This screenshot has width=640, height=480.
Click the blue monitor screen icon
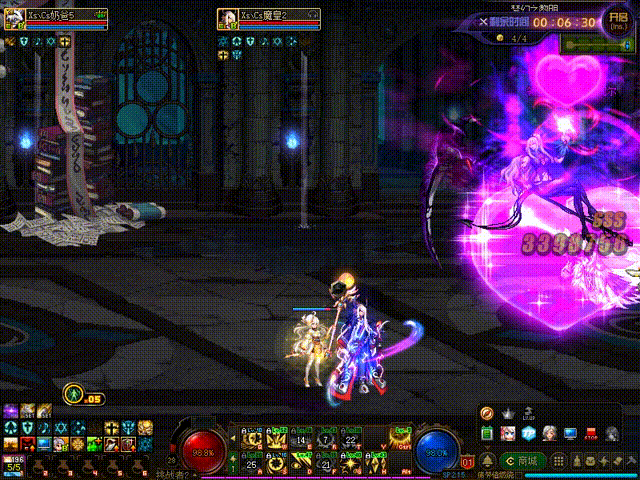click(x=571, y=434)
